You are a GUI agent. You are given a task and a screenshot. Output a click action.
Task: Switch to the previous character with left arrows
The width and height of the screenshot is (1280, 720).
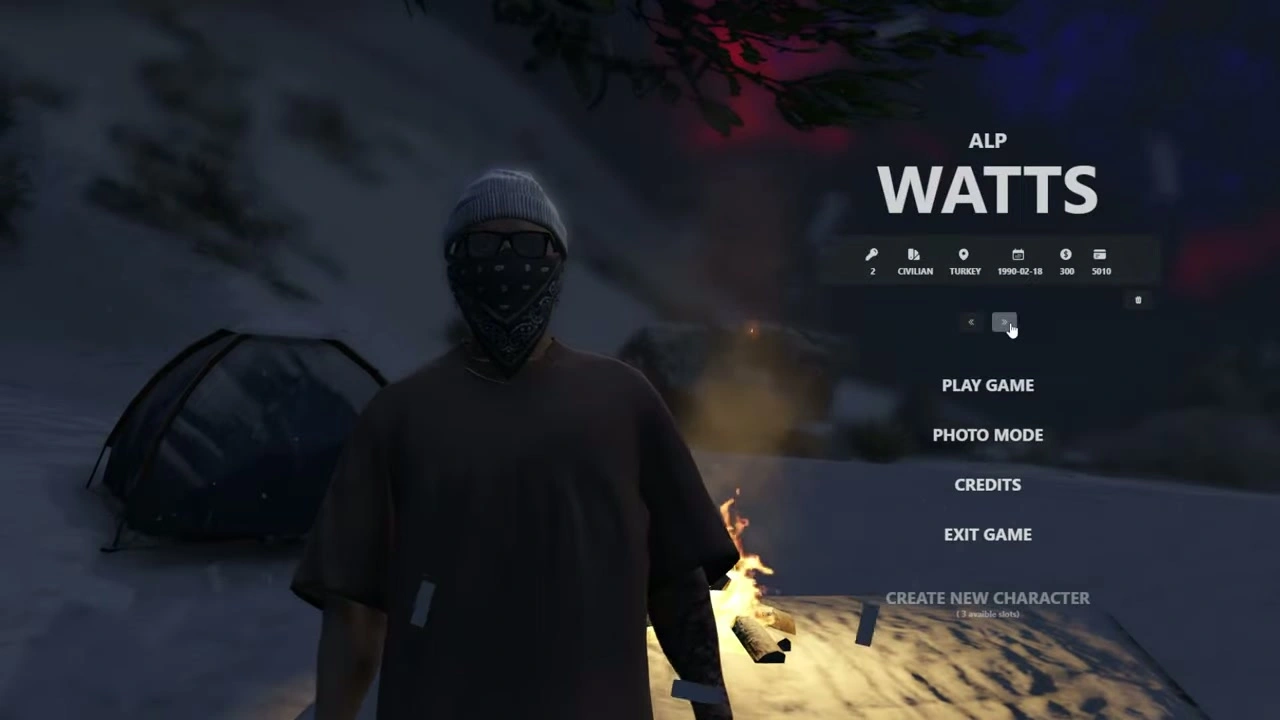pos(971,322)
